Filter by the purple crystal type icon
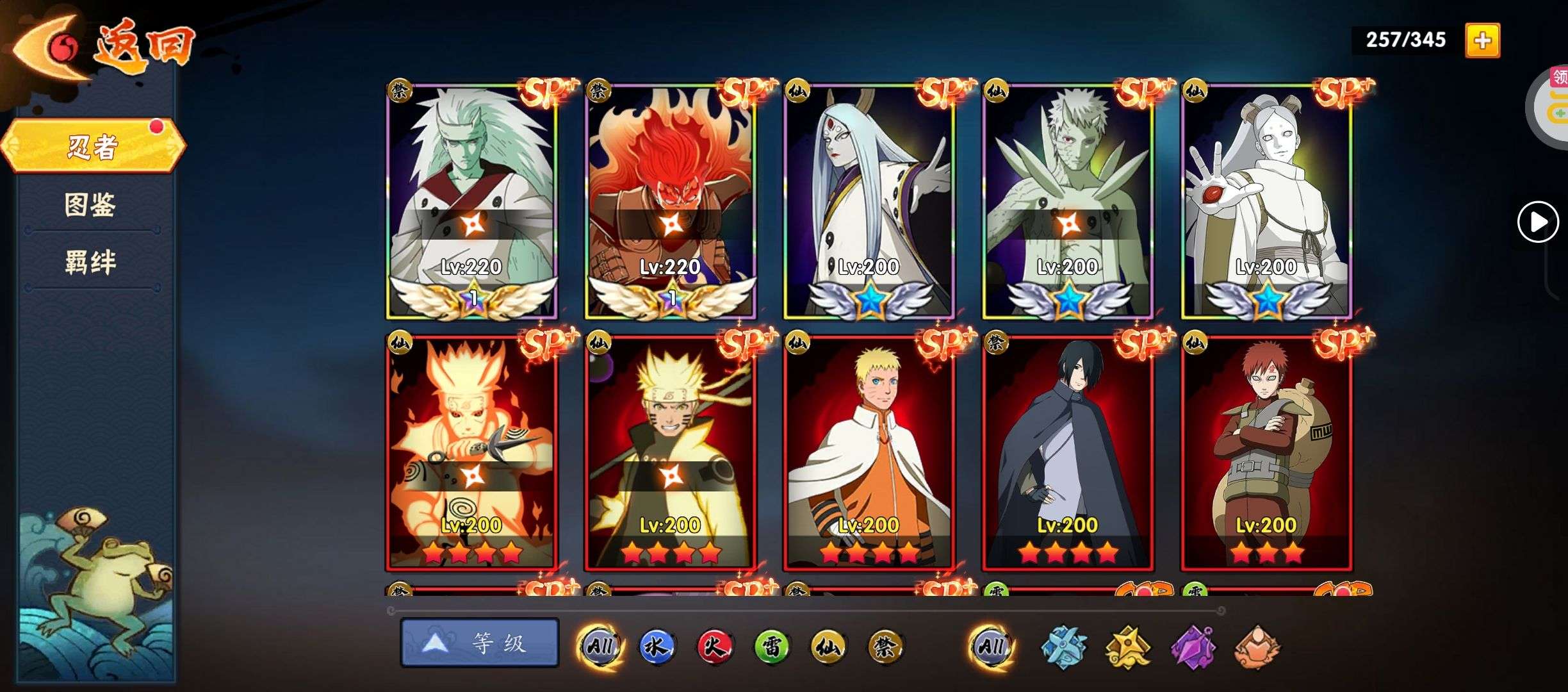Screen dimensions: 1568x692 click(1193, 647)
